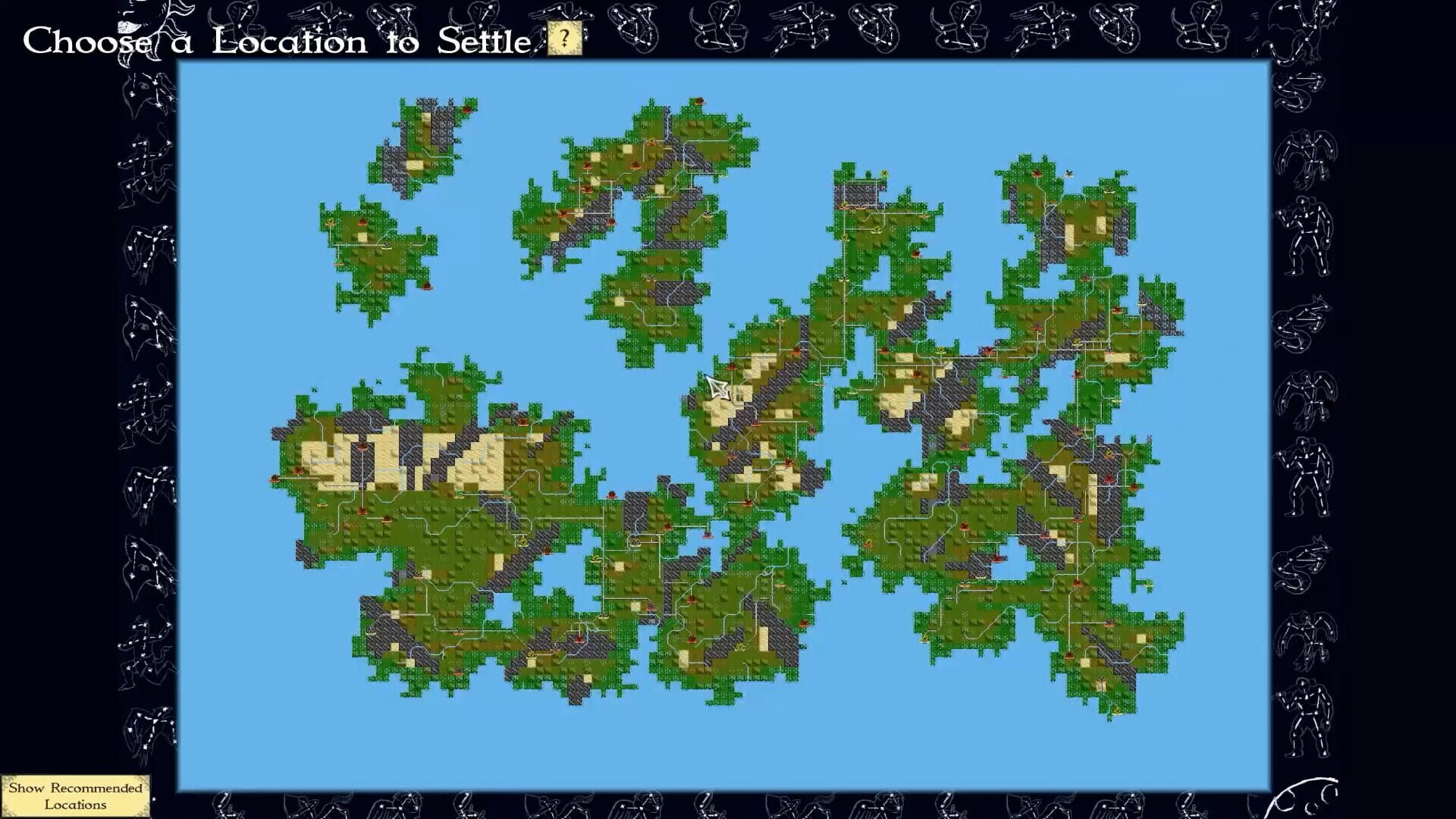
Task: Click the settlement icon on the northern tundra island
Action: point(466,108)
